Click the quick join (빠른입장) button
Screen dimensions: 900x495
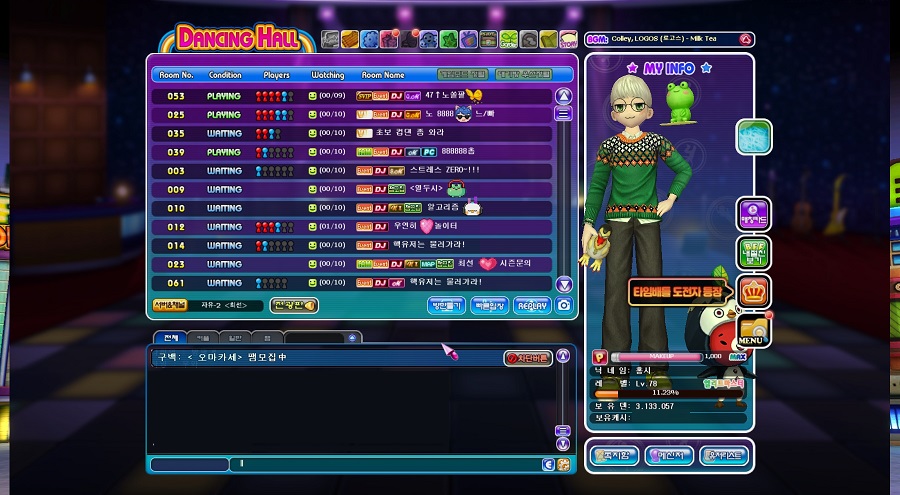pyautogui.click(x=488, y=306)
